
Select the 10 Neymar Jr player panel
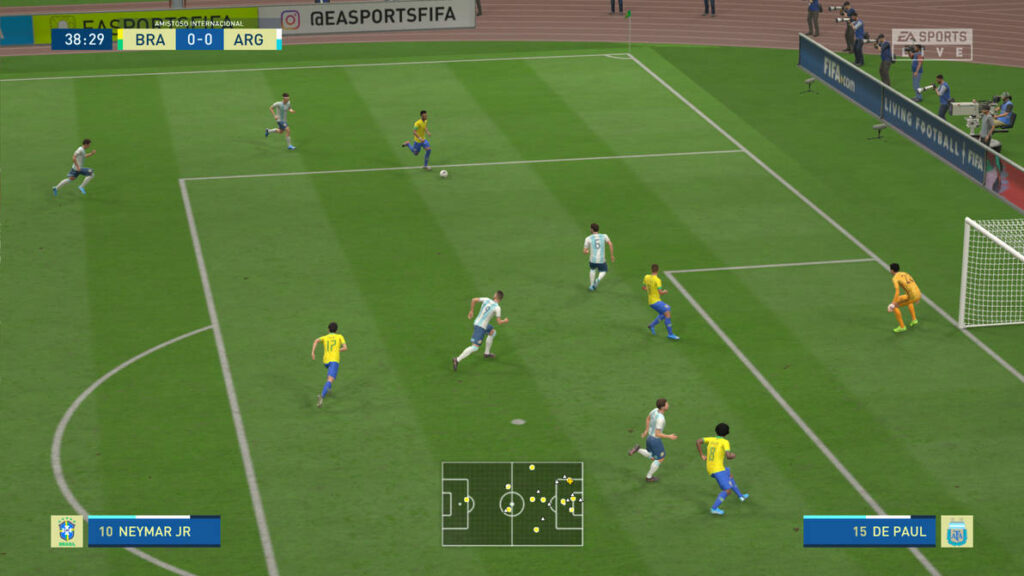(153, 531)
